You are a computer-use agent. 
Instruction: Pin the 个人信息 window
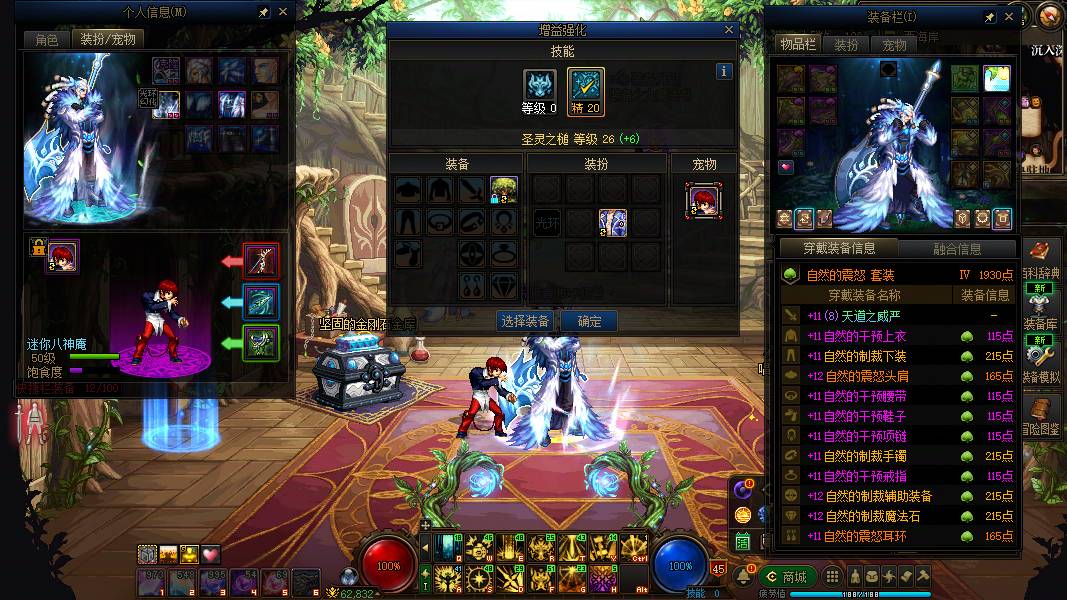coord(263,12)
